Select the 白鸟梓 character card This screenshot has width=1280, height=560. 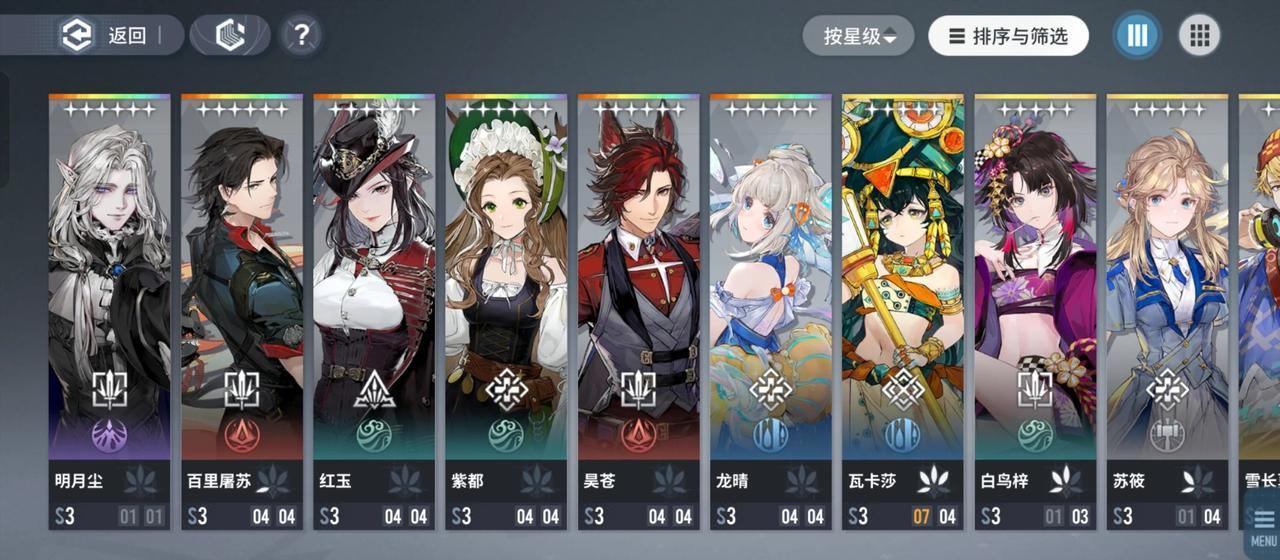pos(1034,300)
